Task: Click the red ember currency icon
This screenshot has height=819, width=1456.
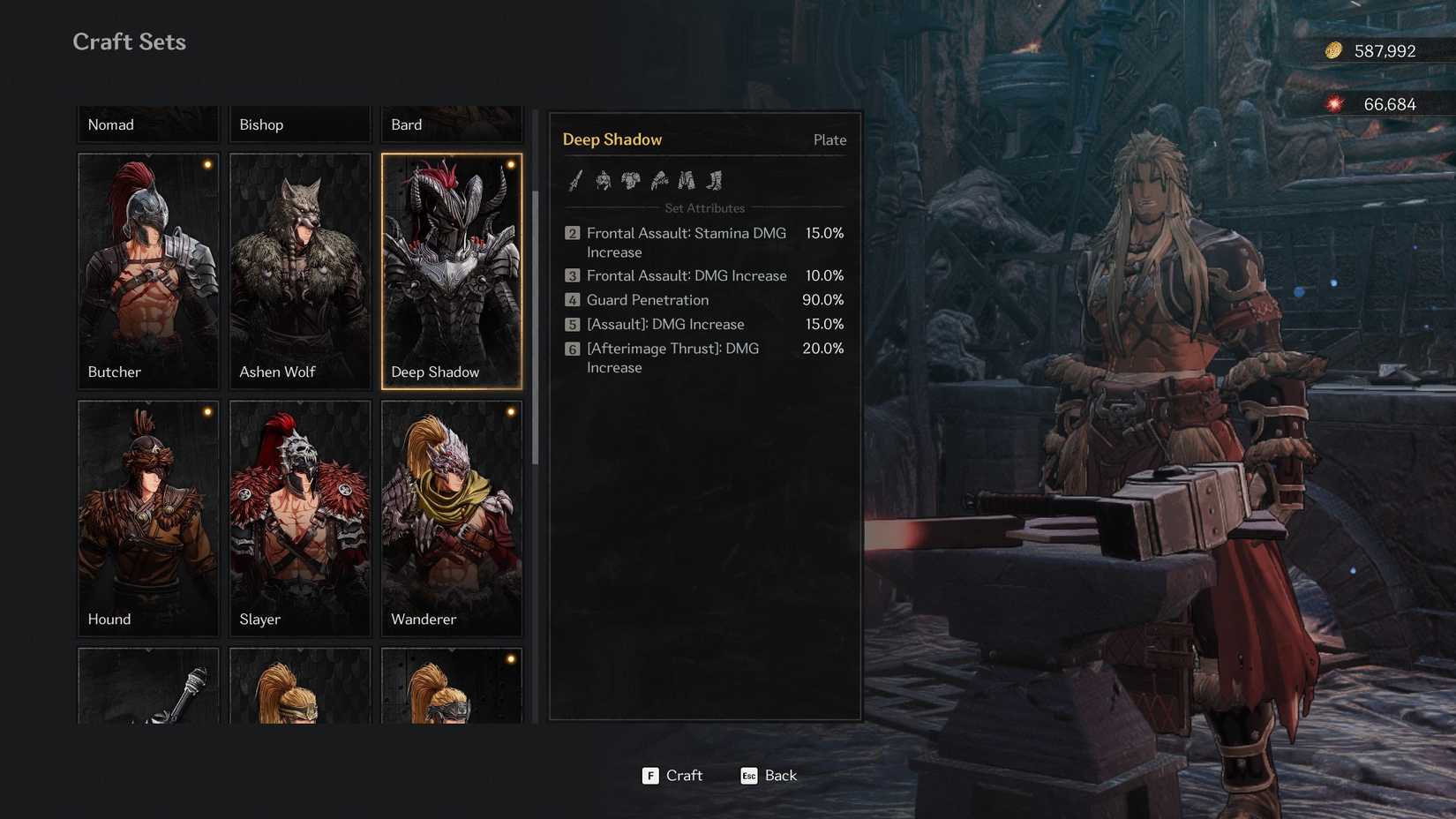Action: coord(1332,103)
